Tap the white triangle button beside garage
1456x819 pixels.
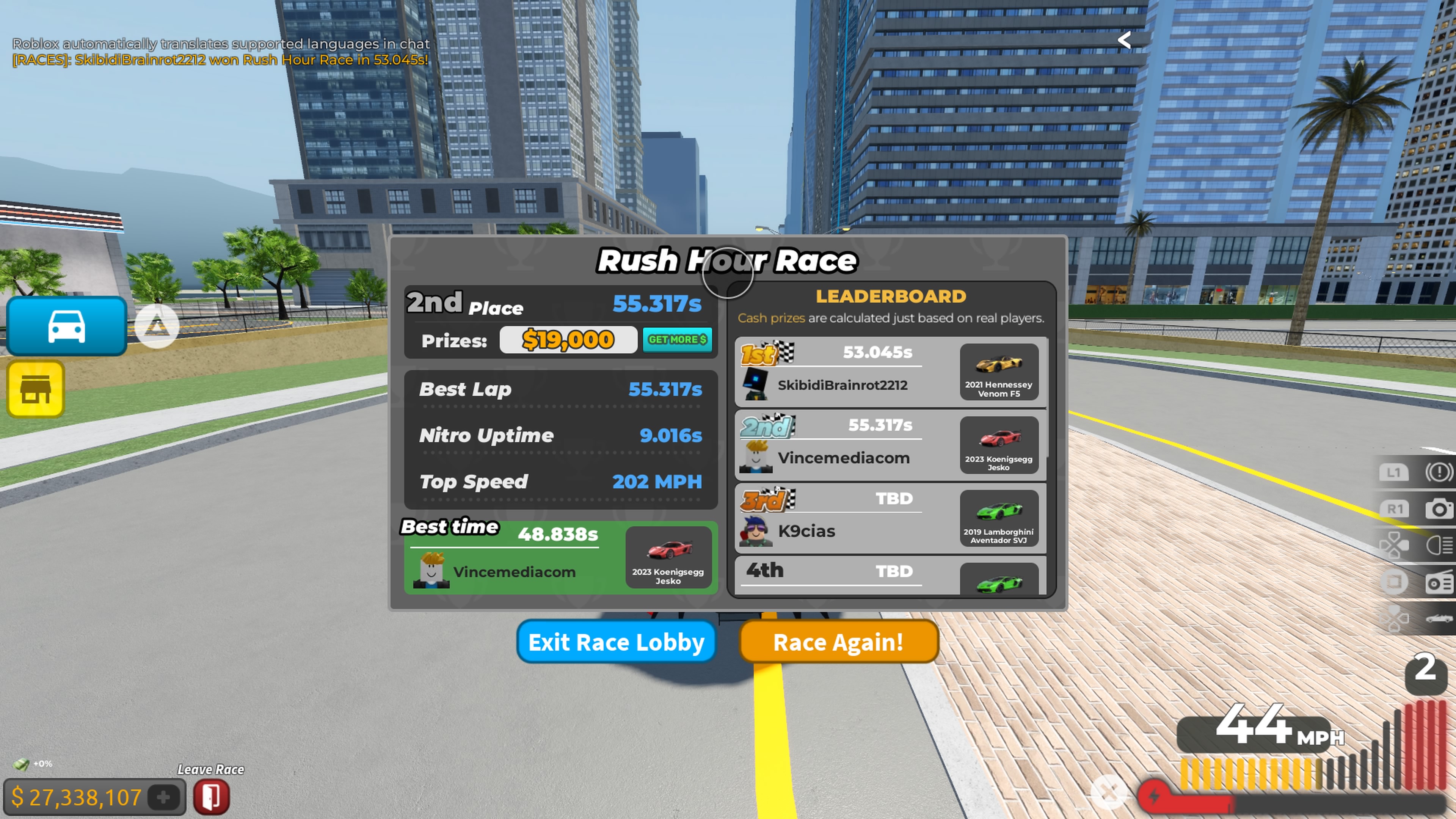[x=157, y=326]
